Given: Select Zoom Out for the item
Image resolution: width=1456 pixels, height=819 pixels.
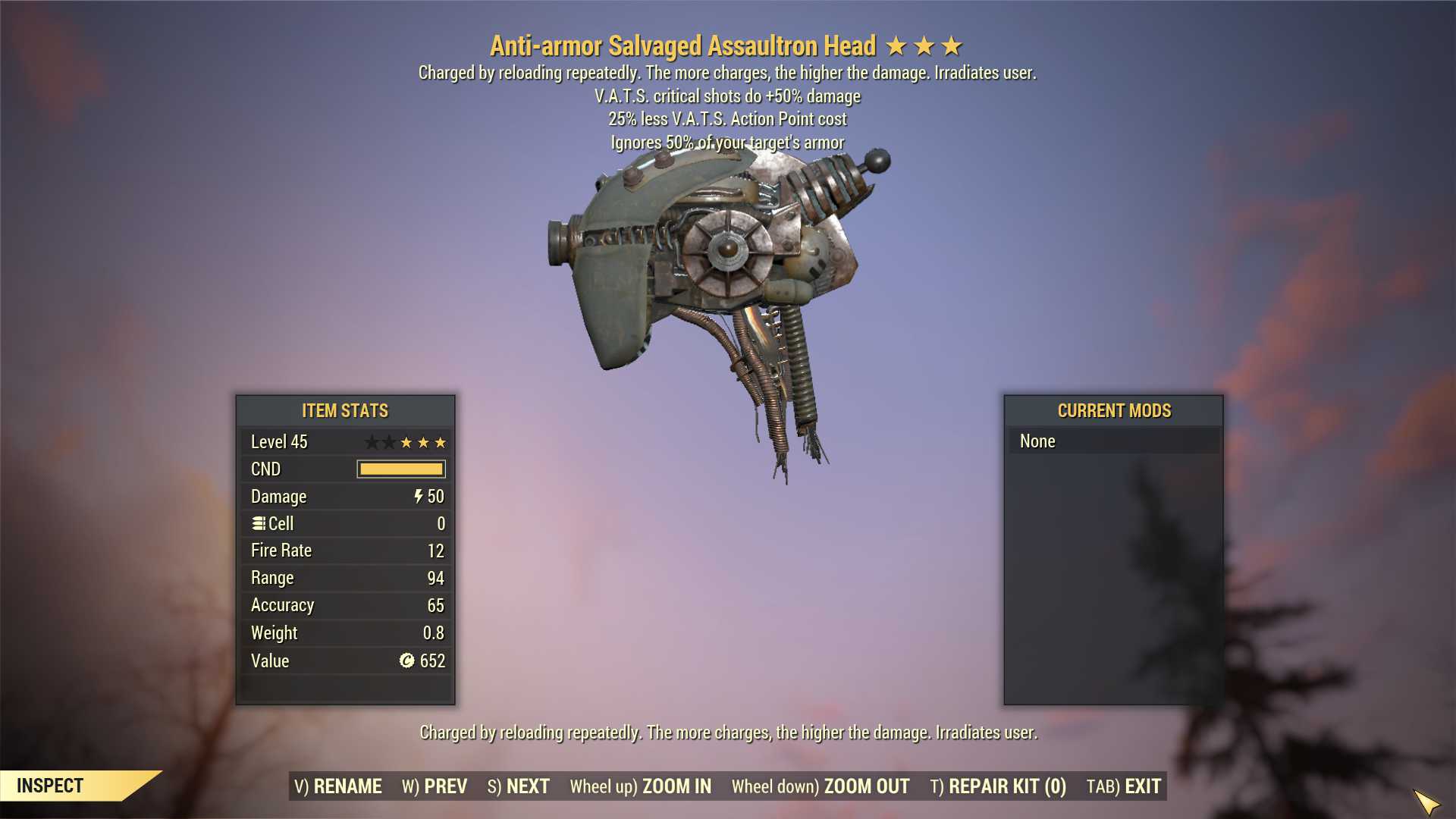Looking at the screenshot, I should pyautogui.click(x=821, y=786).
